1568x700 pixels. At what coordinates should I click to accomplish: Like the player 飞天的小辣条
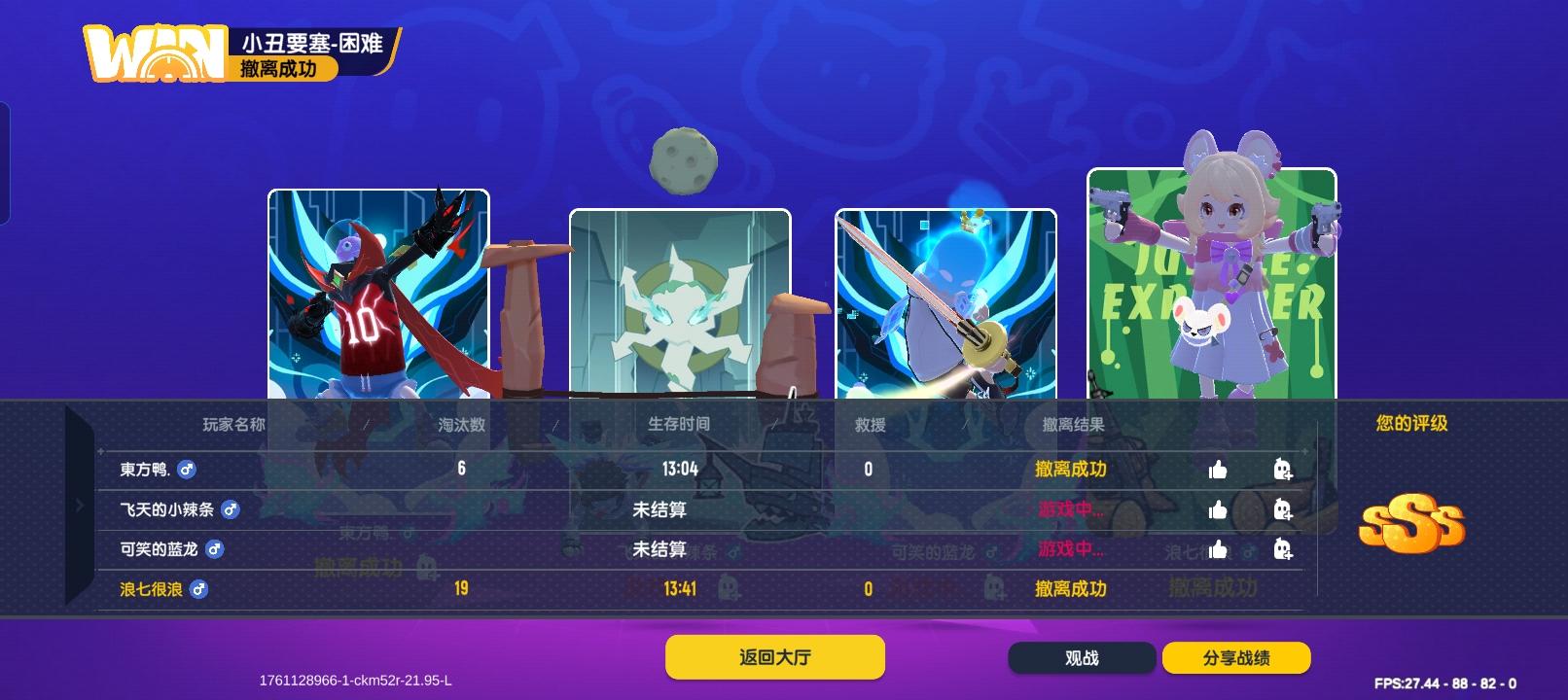tap(1217, 509)
